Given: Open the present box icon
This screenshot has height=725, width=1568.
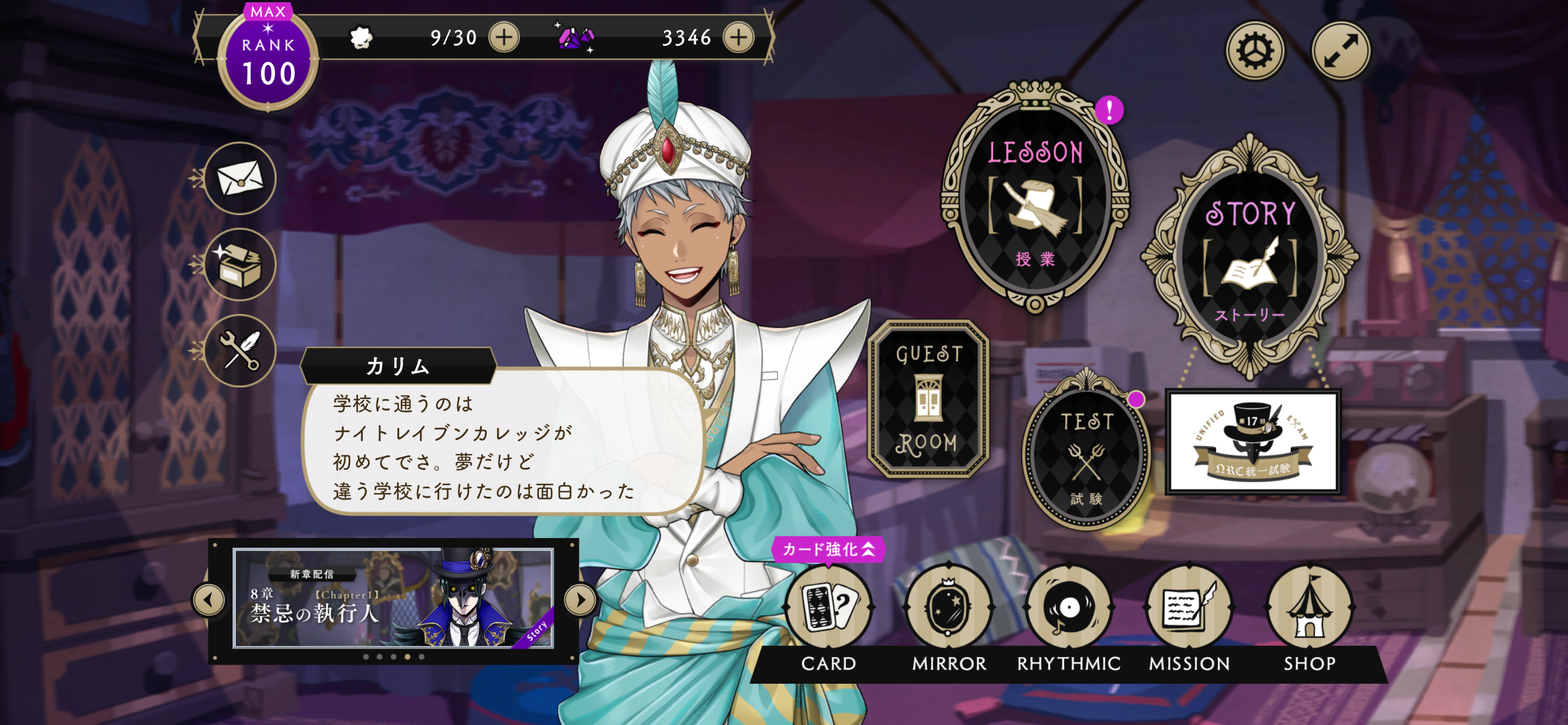Looking at the screenshot, I should tap(240, 265).
